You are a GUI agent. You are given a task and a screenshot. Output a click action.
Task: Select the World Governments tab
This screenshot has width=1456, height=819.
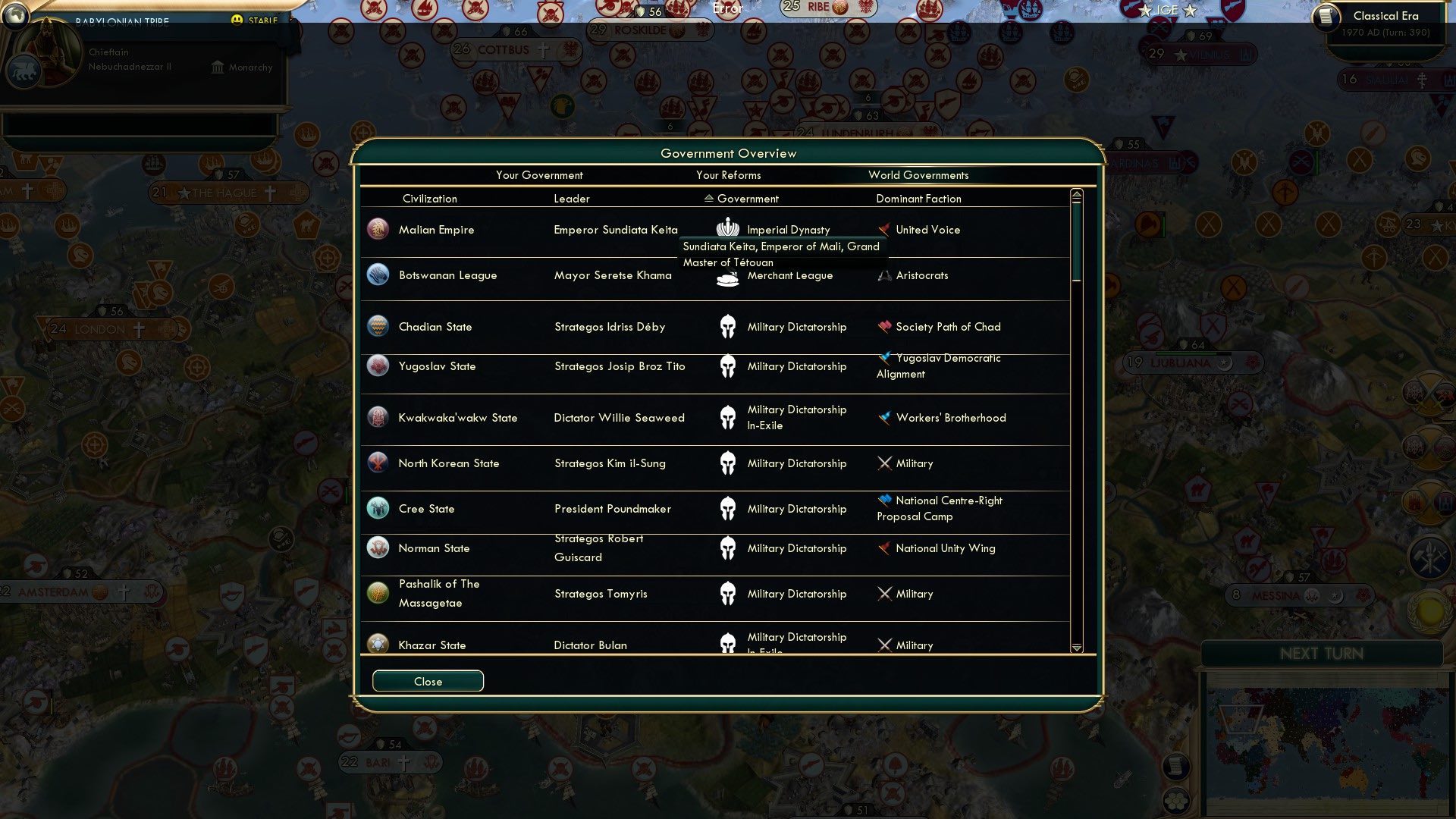click(919, 175)
